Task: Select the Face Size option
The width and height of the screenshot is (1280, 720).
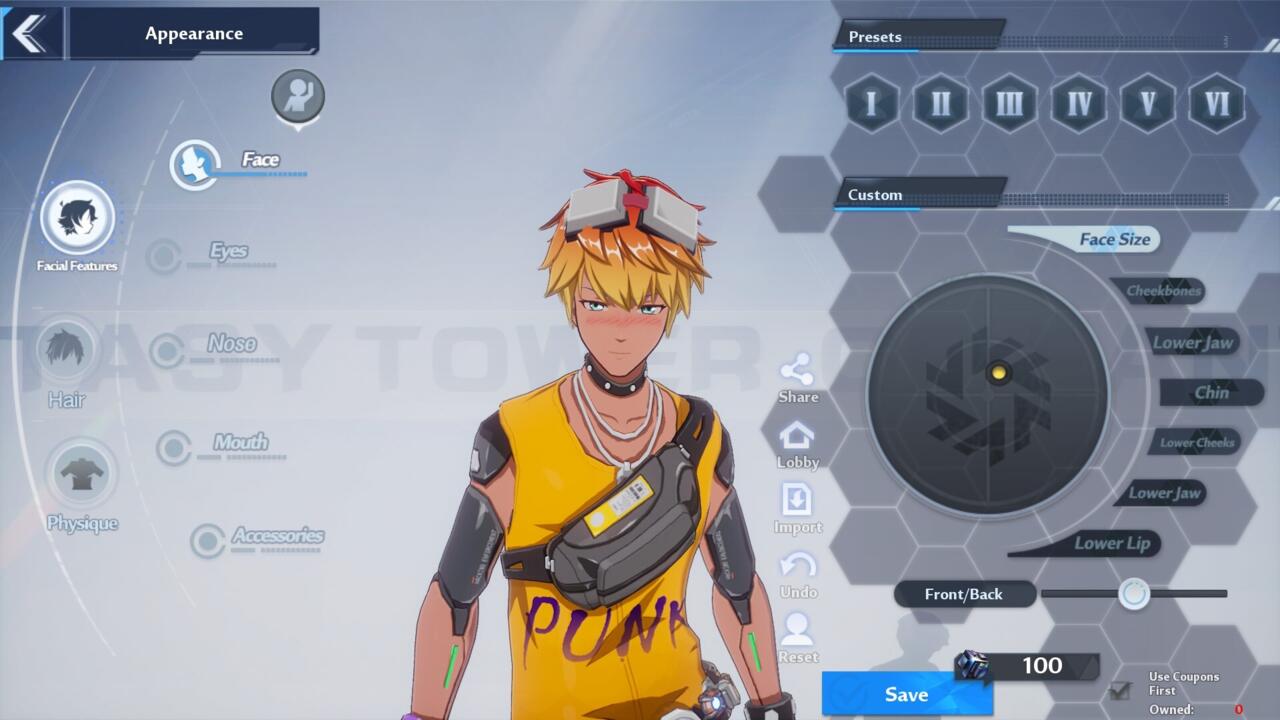Action: (x=1114, y=239)
